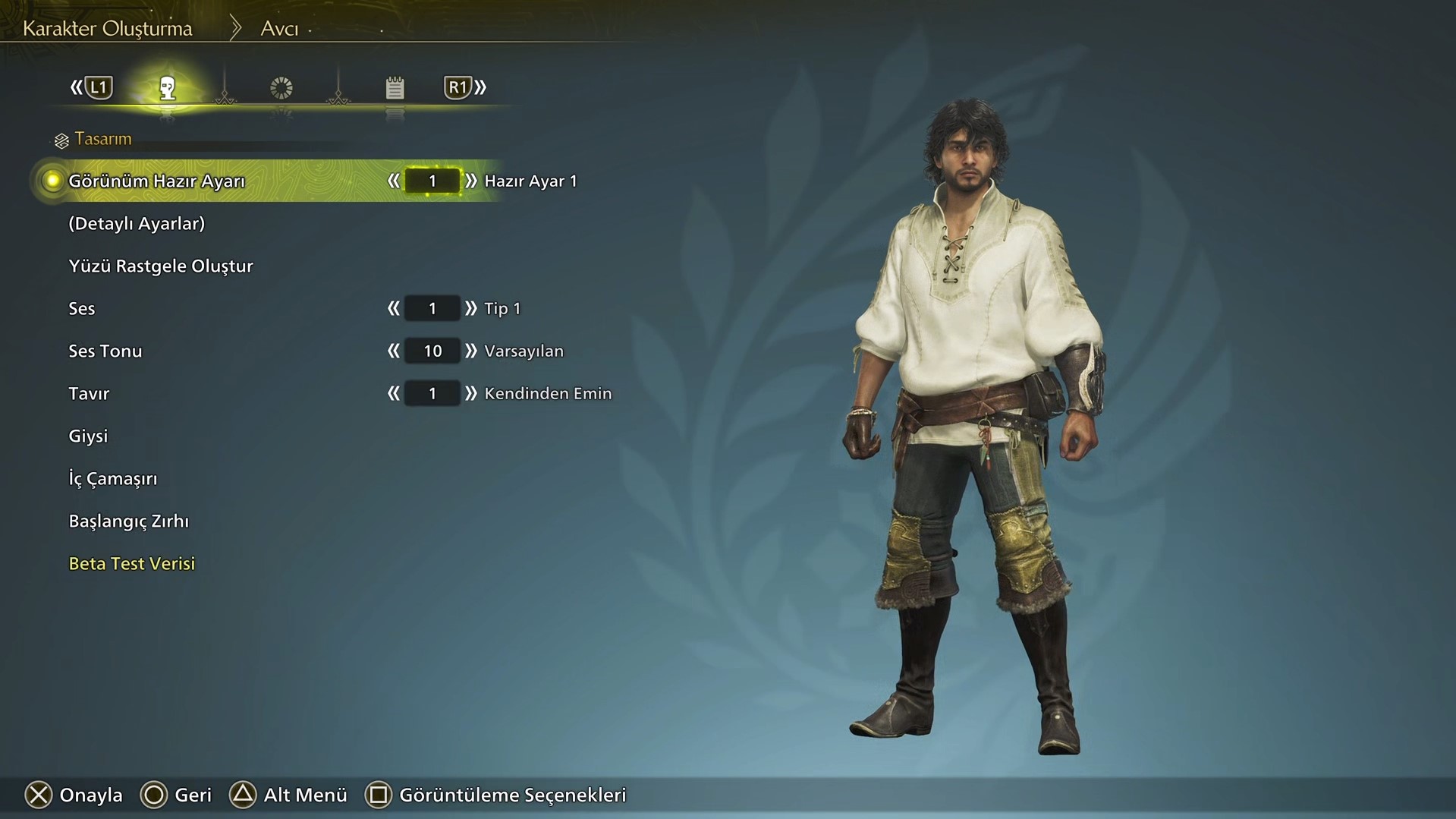Decrease the Ses Tonu value
This screenshot has height=819, width=1456.
[393, 351]
